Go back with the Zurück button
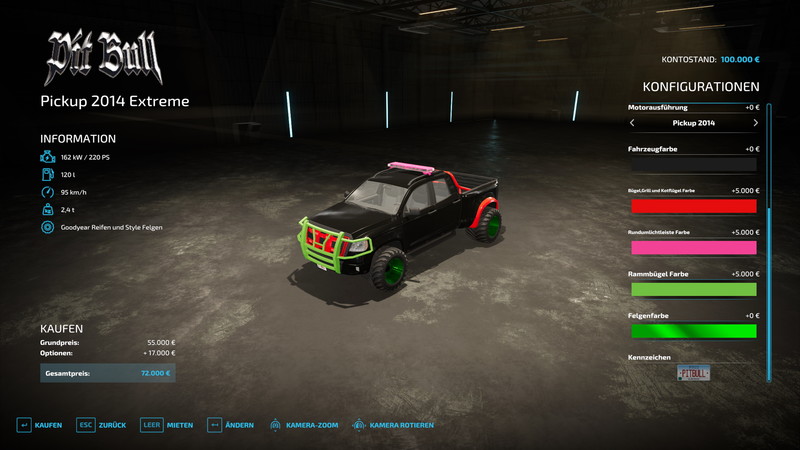 coord(102,425)
